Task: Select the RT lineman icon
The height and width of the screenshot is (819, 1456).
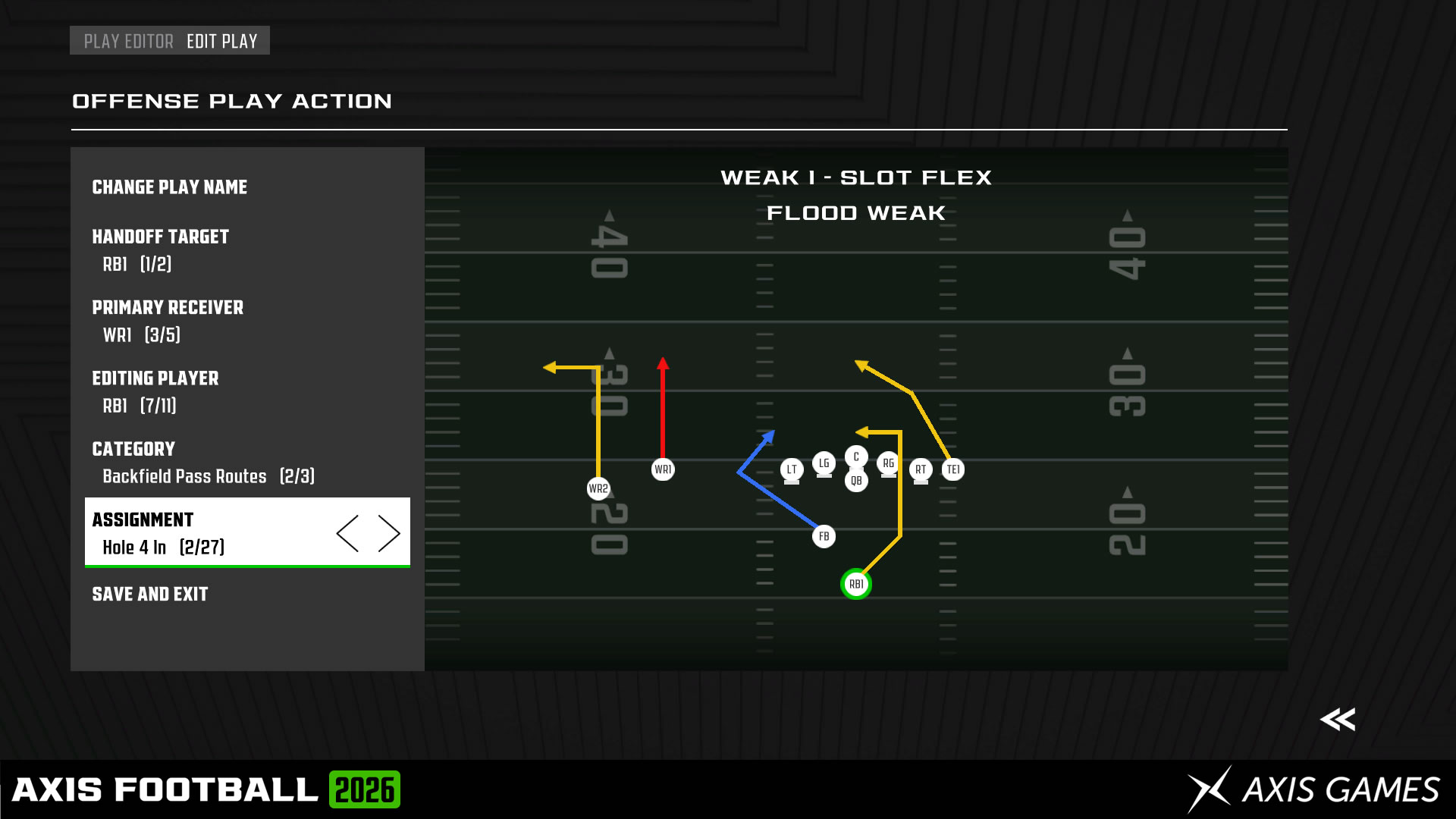Action: pyautogui.click(x=920, y=469)
